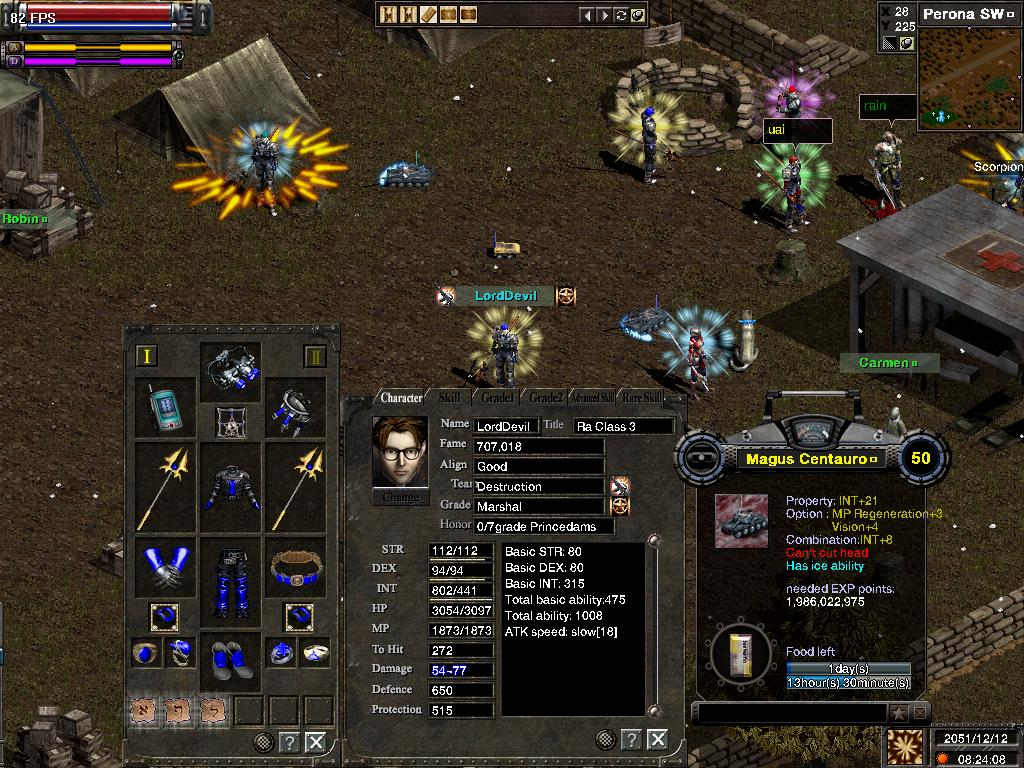Show the Advanced Skill tab
1024x768 pixels.
pos(593,398)
